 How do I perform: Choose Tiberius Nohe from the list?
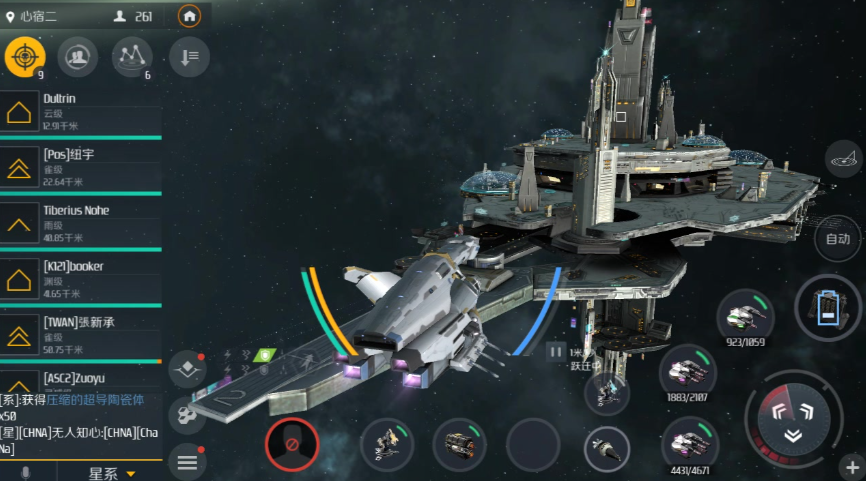coord(80,223)
